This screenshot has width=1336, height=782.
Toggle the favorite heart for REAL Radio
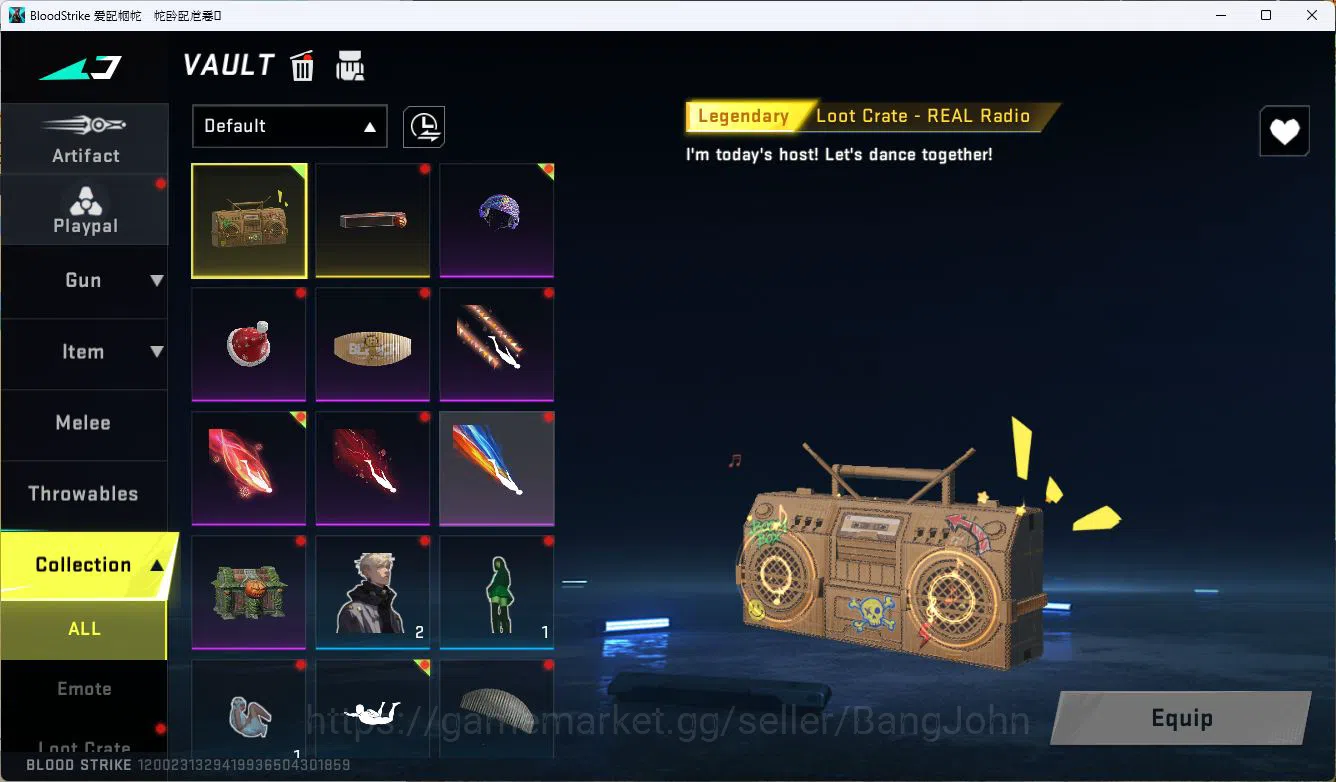1284,131
